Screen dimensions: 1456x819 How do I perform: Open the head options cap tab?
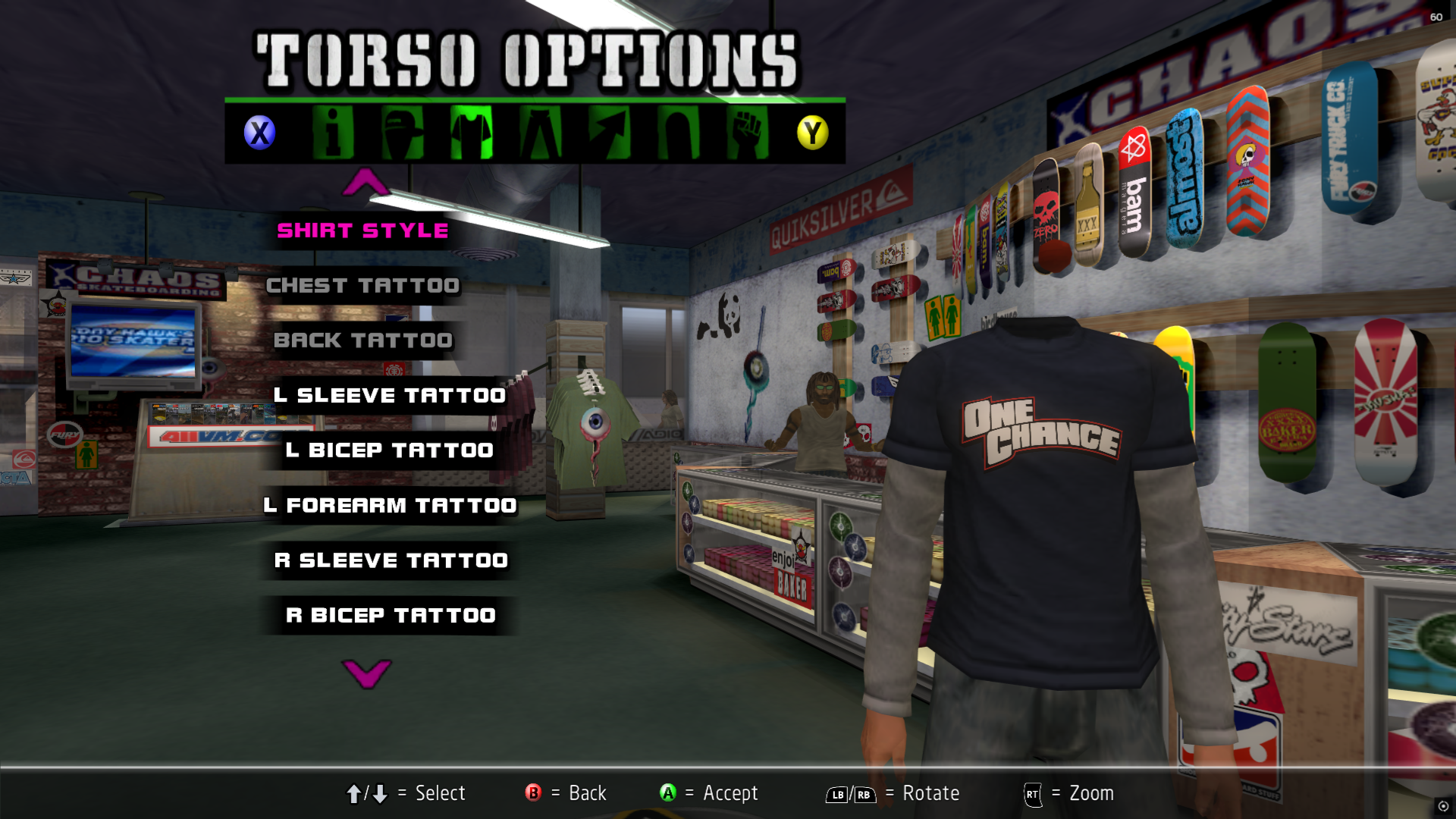(402, 133)
